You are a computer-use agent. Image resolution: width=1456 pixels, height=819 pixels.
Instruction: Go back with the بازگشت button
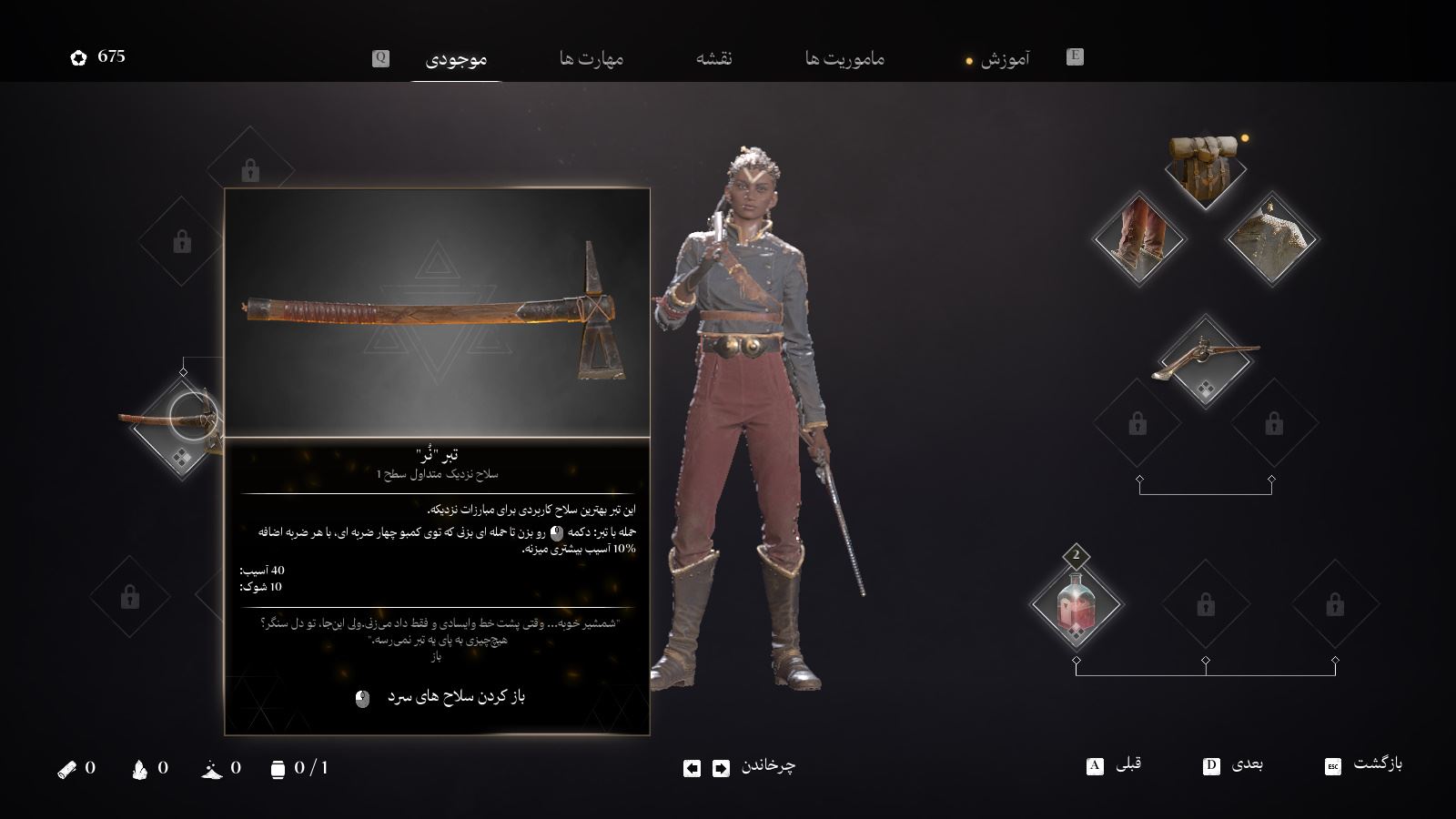point(1377,765)
